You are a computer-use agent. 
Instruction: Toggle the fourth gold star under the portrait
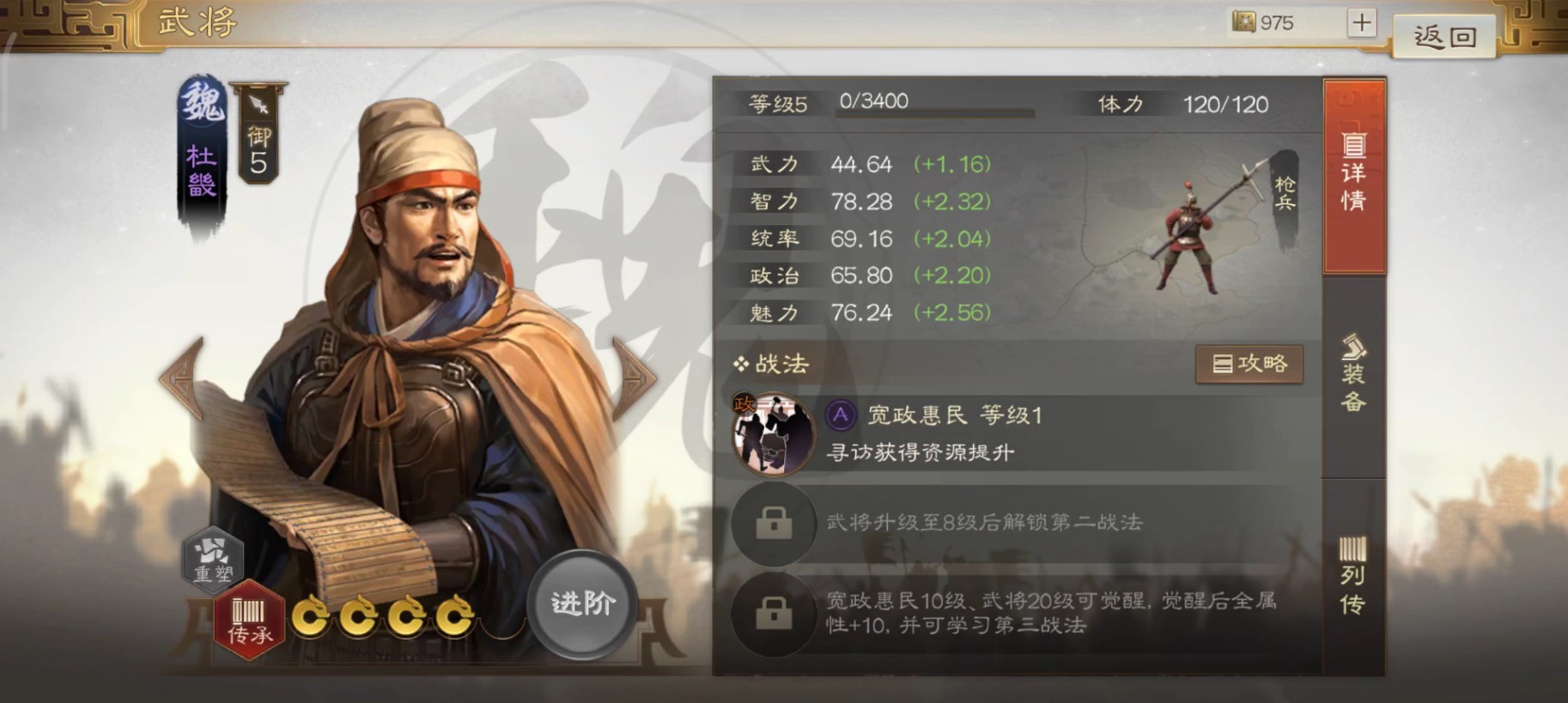pos(453,616)
